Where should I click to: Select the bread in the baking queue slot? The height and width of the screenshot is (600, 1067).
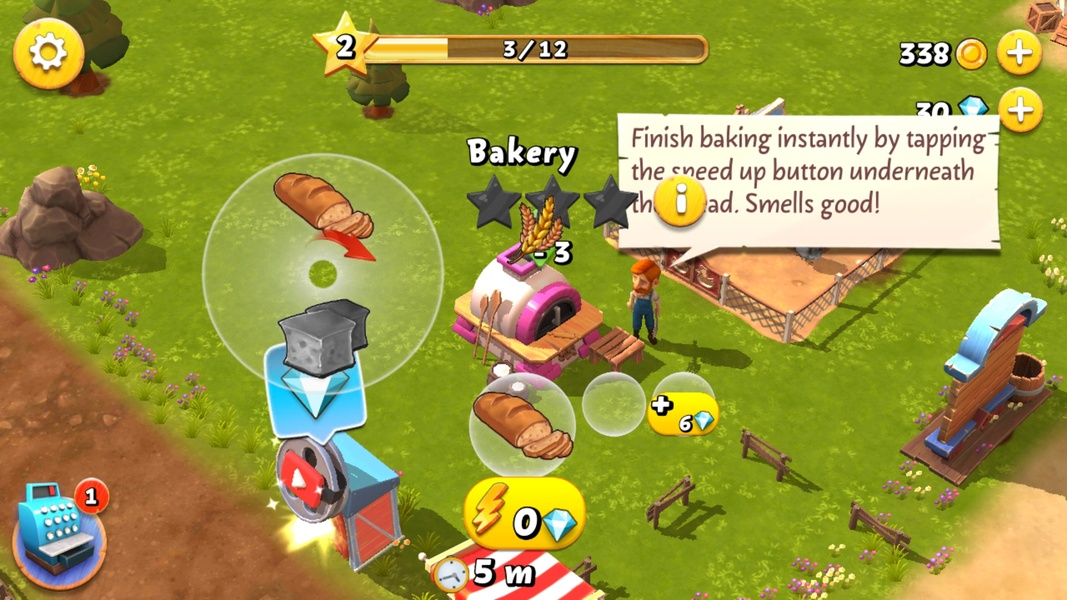[x=521, y=423]
